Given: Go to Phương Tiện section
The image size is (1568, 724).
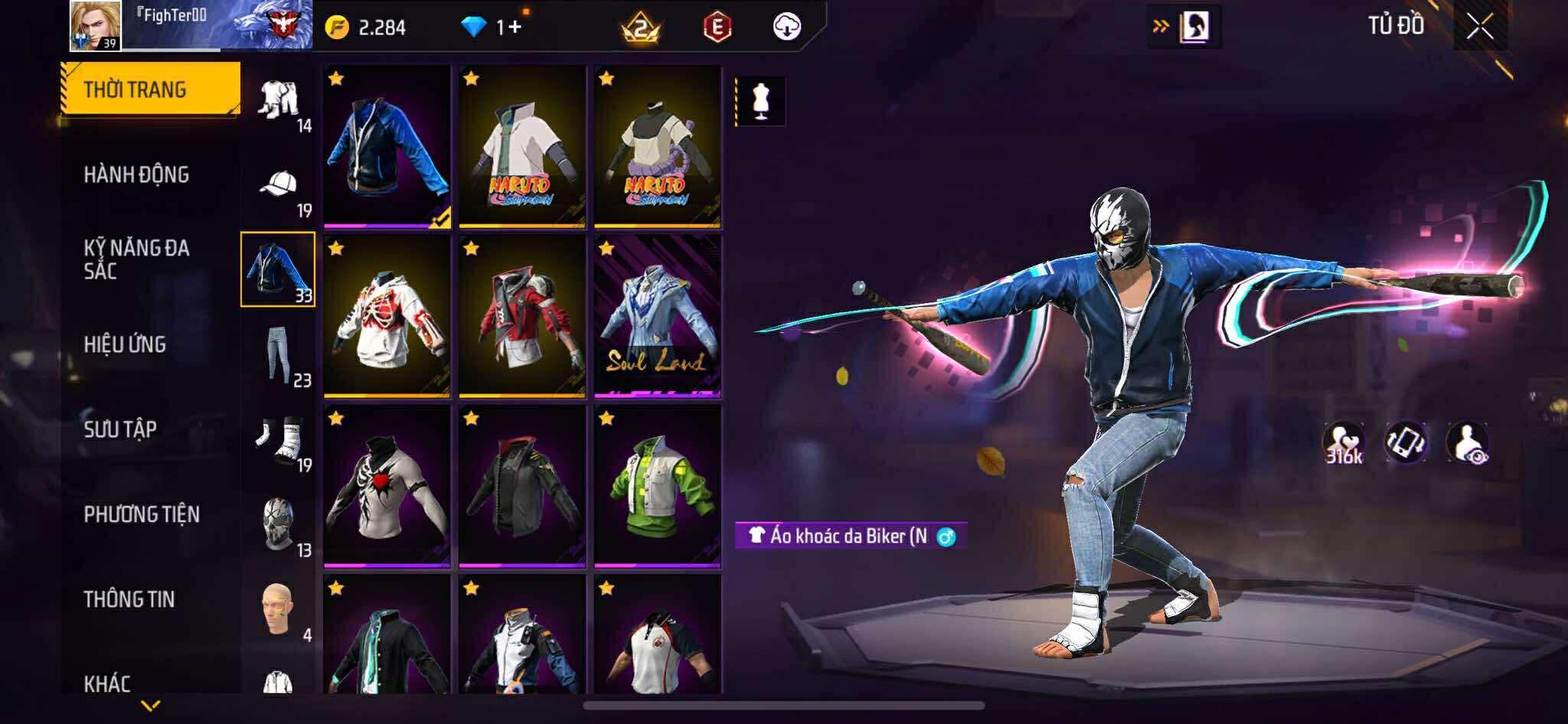Looking at the screenshot, I should [x=142, y=514].
